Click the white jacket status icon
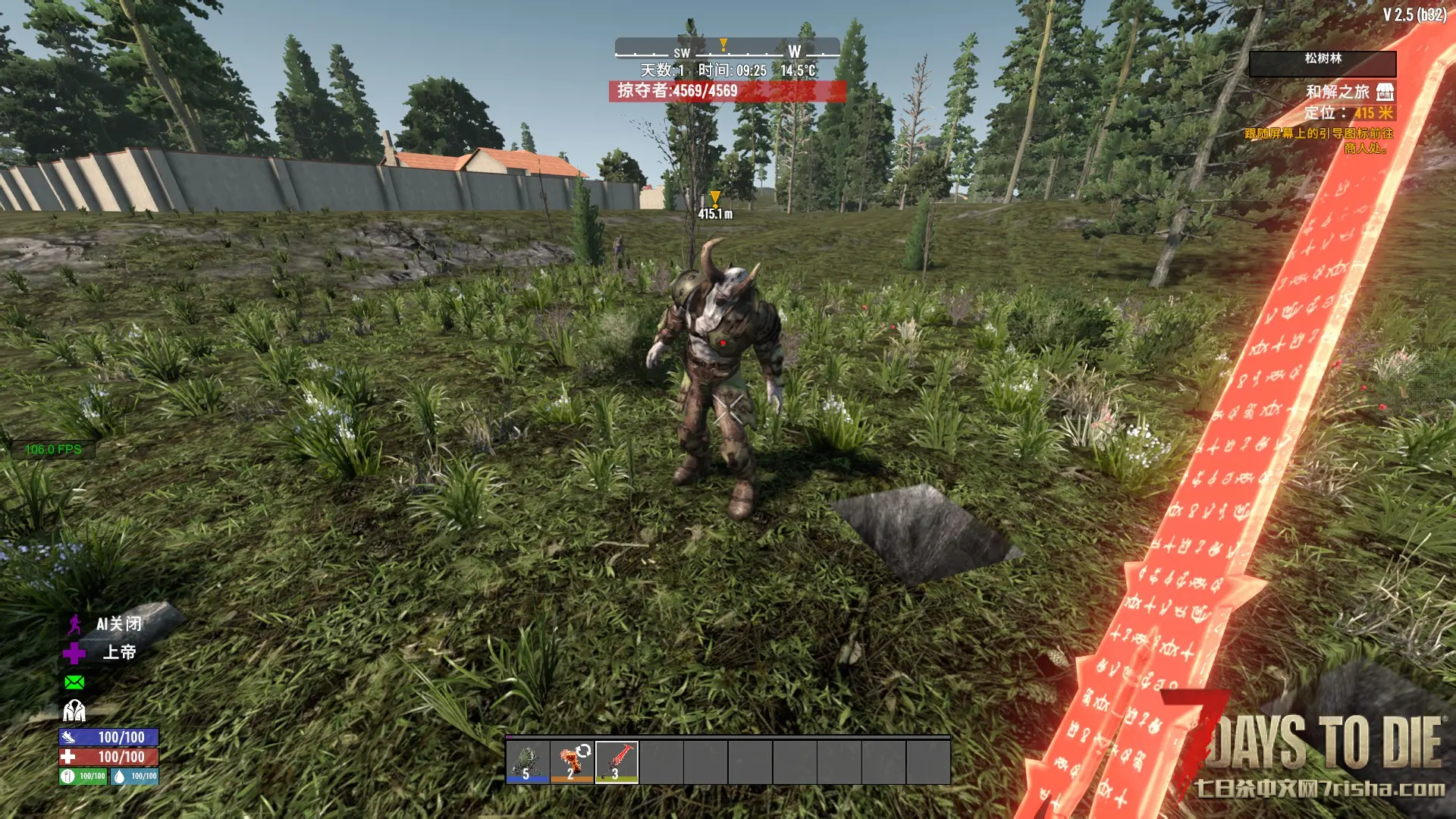This screenshot has height=819, width=1456. pyautogui.click(x=74, y=711)
